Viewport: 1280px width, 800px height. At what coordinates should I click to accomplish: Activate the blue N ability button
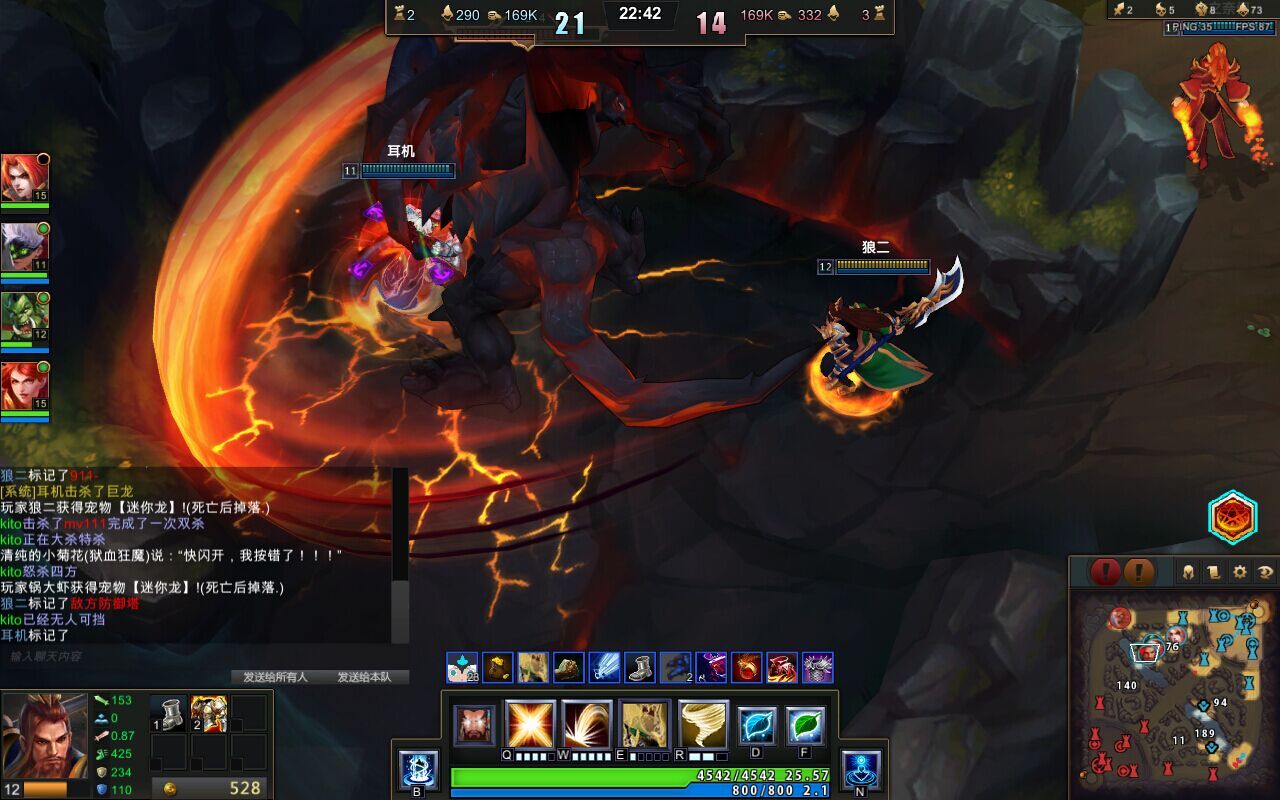[x=860, y=768]
